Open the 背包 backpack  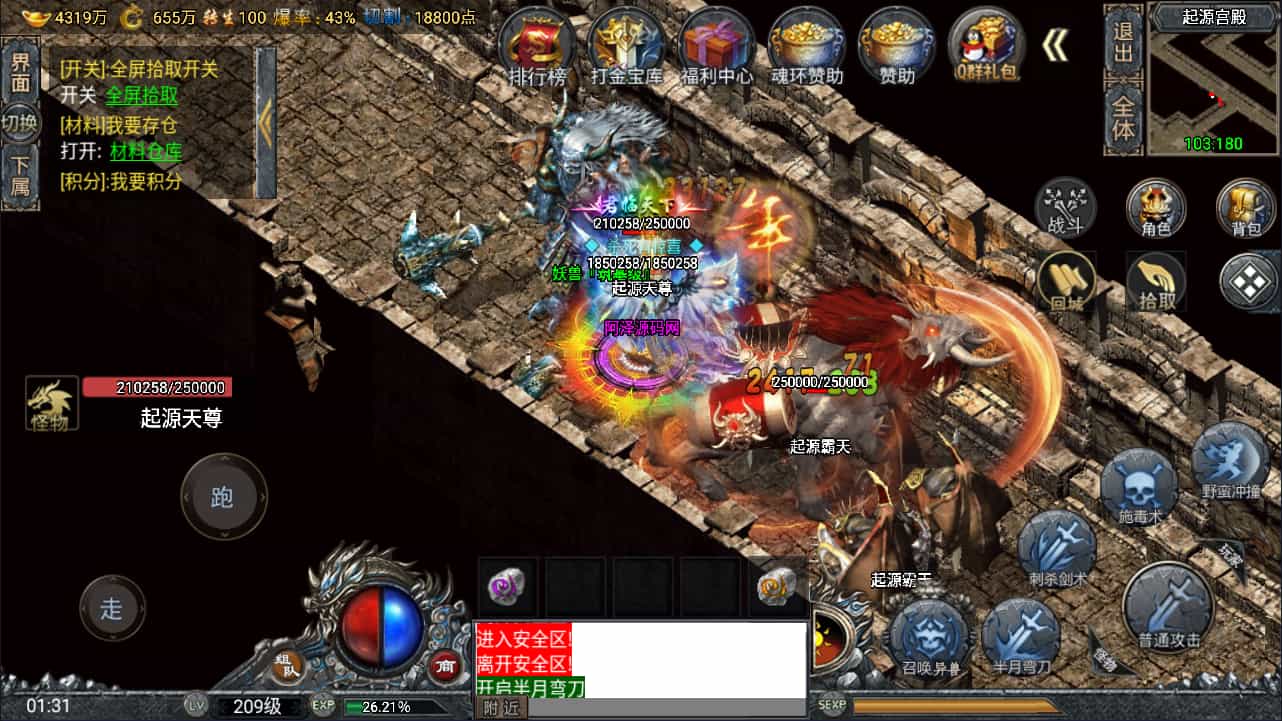tap(1244, 208)
